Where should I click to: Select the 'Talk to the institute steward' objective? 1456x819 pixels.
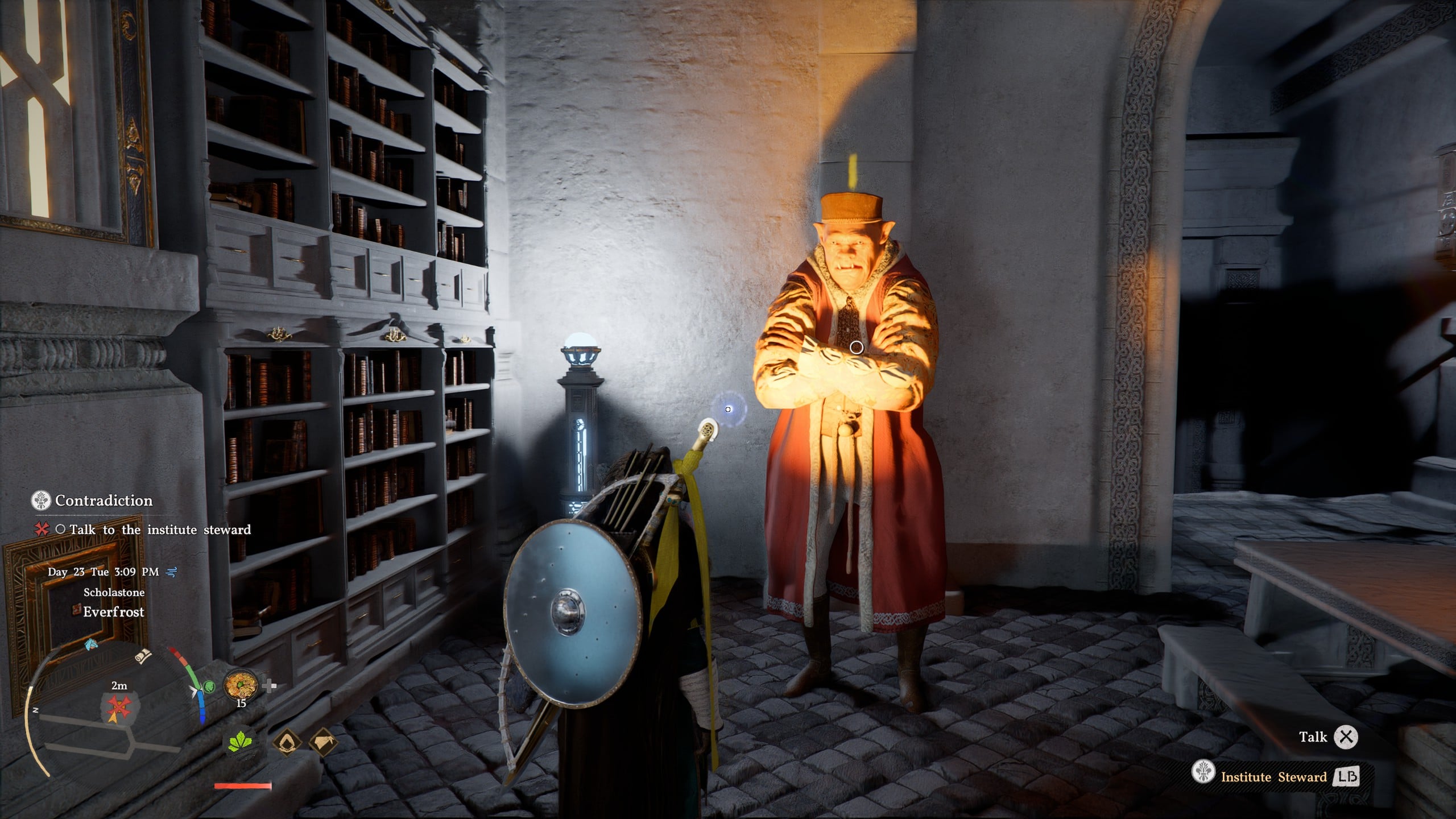160,530
